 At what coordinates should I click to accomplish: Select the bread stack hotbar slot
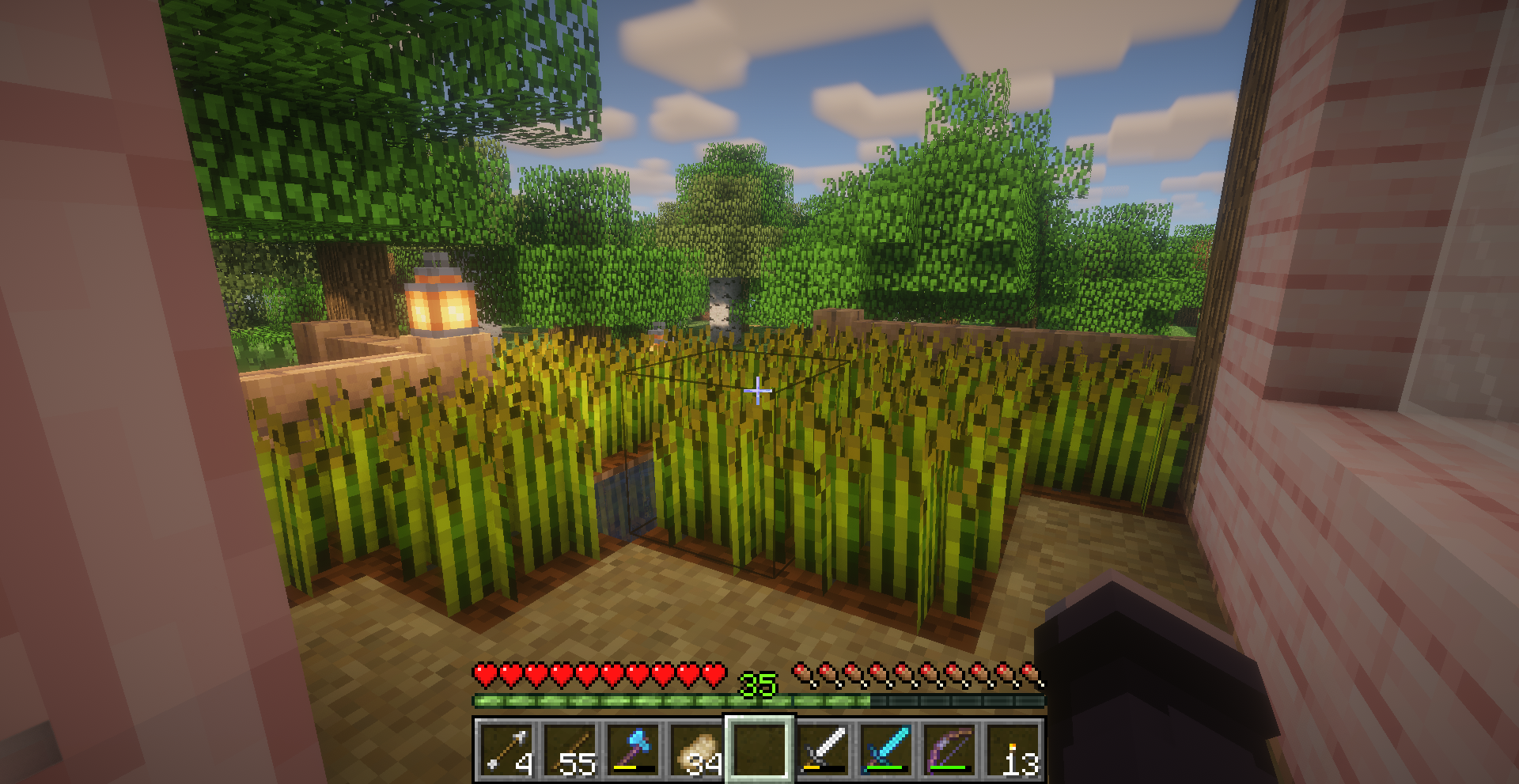696,749
